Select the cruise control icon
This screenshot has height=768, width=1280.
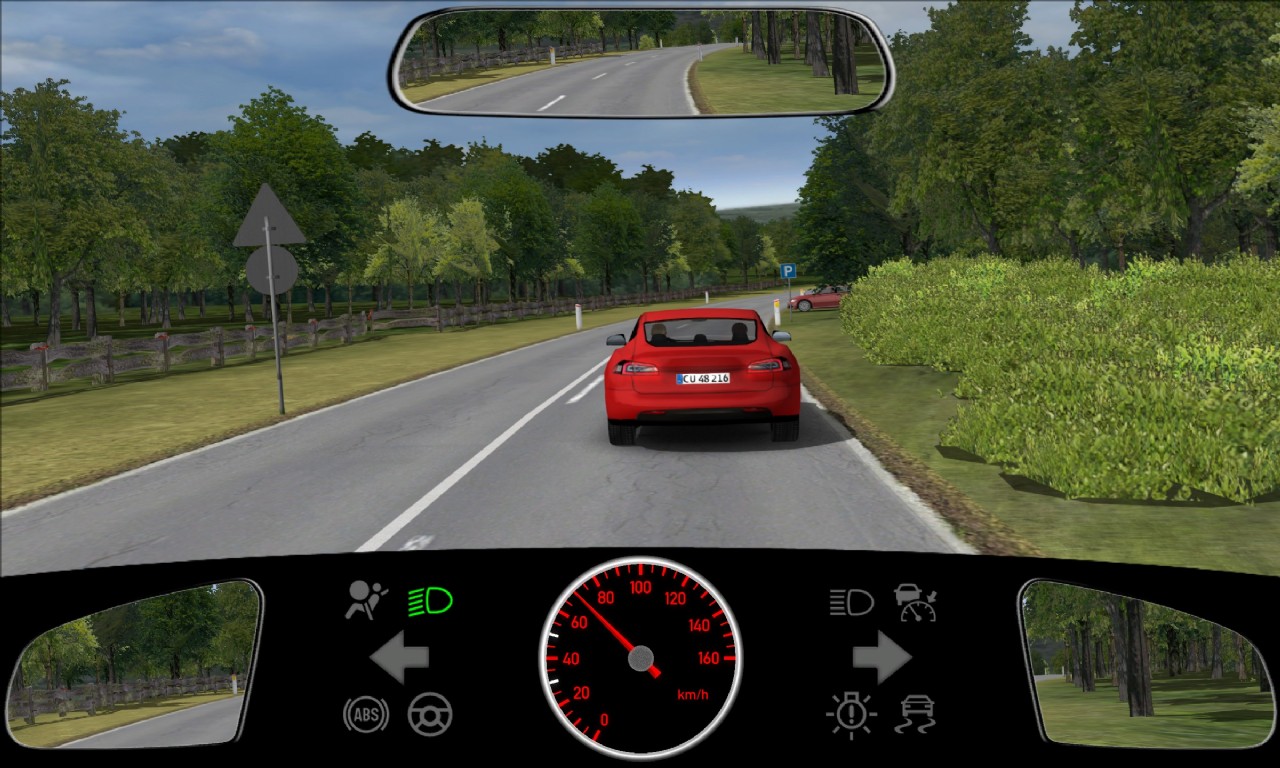pos(915,601)
